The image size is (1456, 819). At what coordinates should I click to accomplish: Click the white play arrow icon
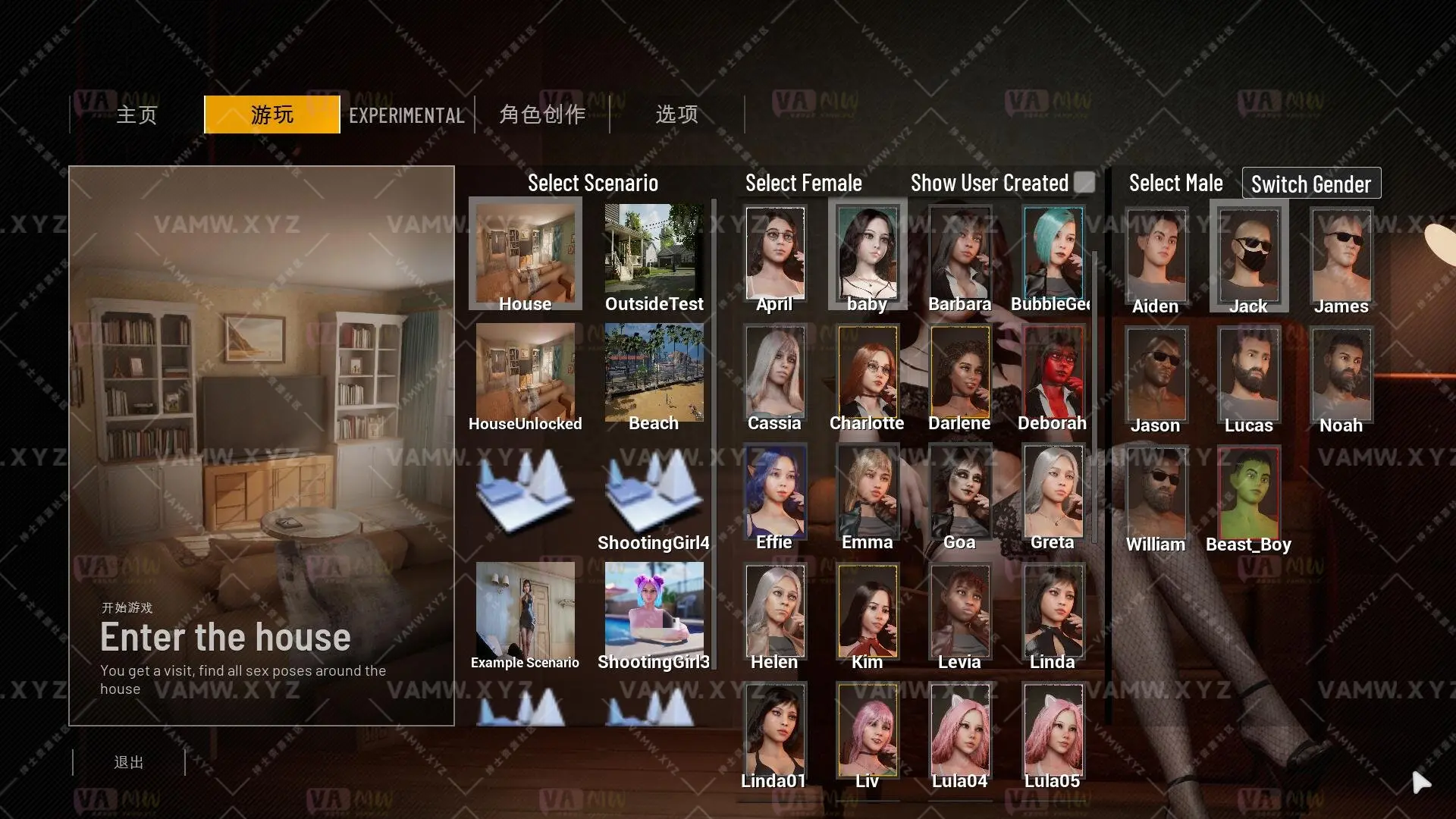pos(1421,783)
